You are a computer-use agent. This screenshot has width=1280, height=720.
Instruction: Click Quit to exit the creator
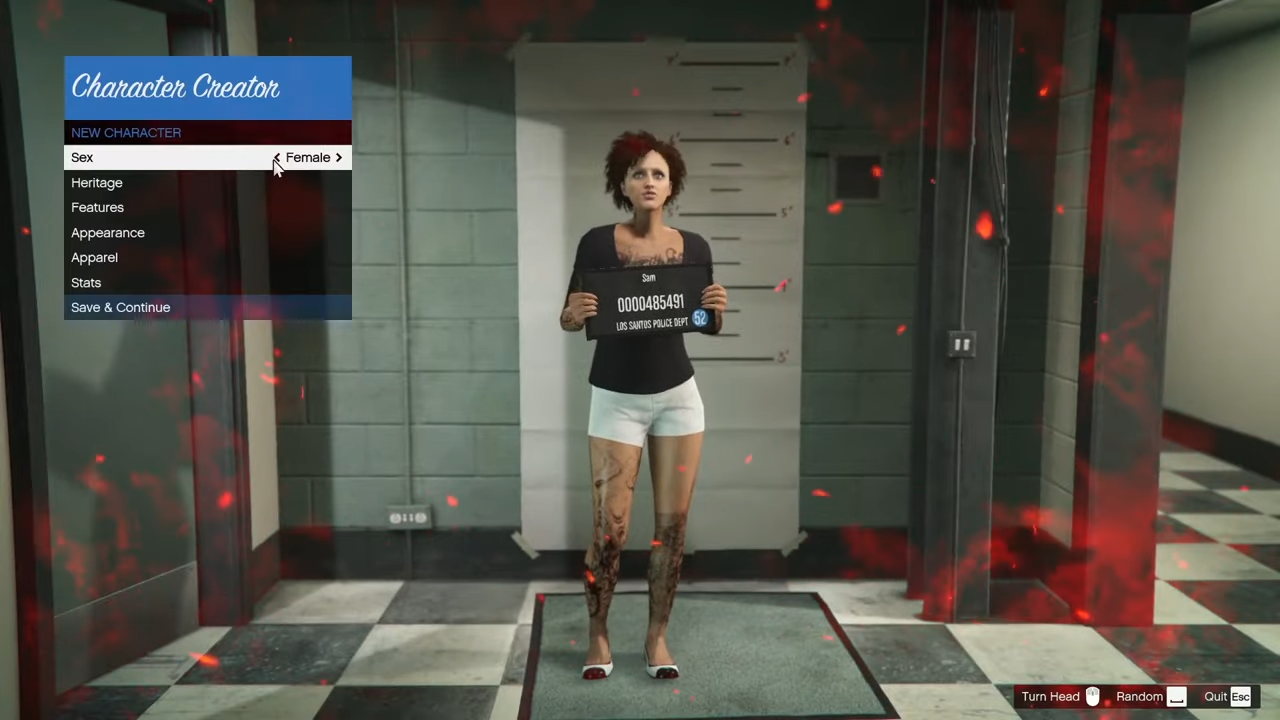tap(1215, 696)
